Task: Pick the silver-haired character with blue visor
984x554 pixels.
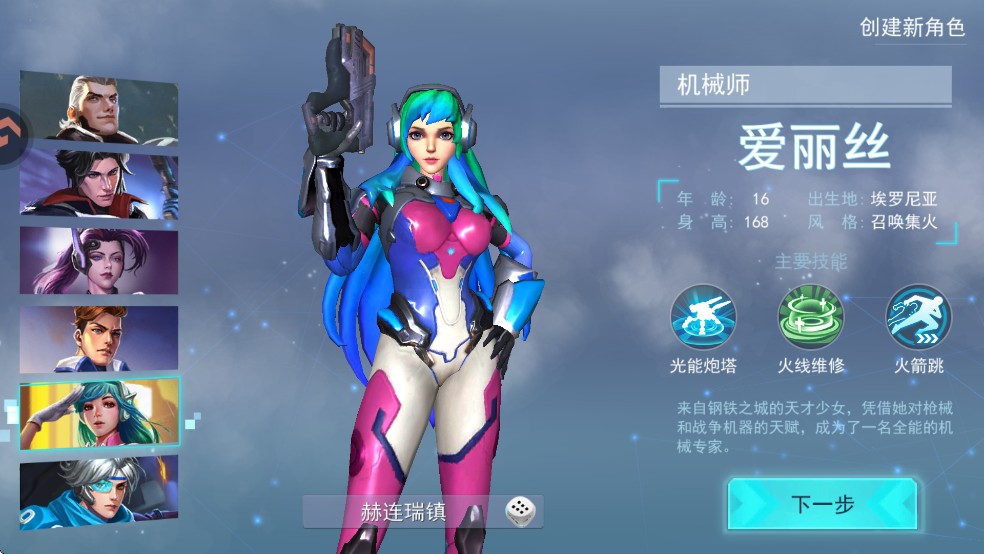Action: tap(99, 494)
